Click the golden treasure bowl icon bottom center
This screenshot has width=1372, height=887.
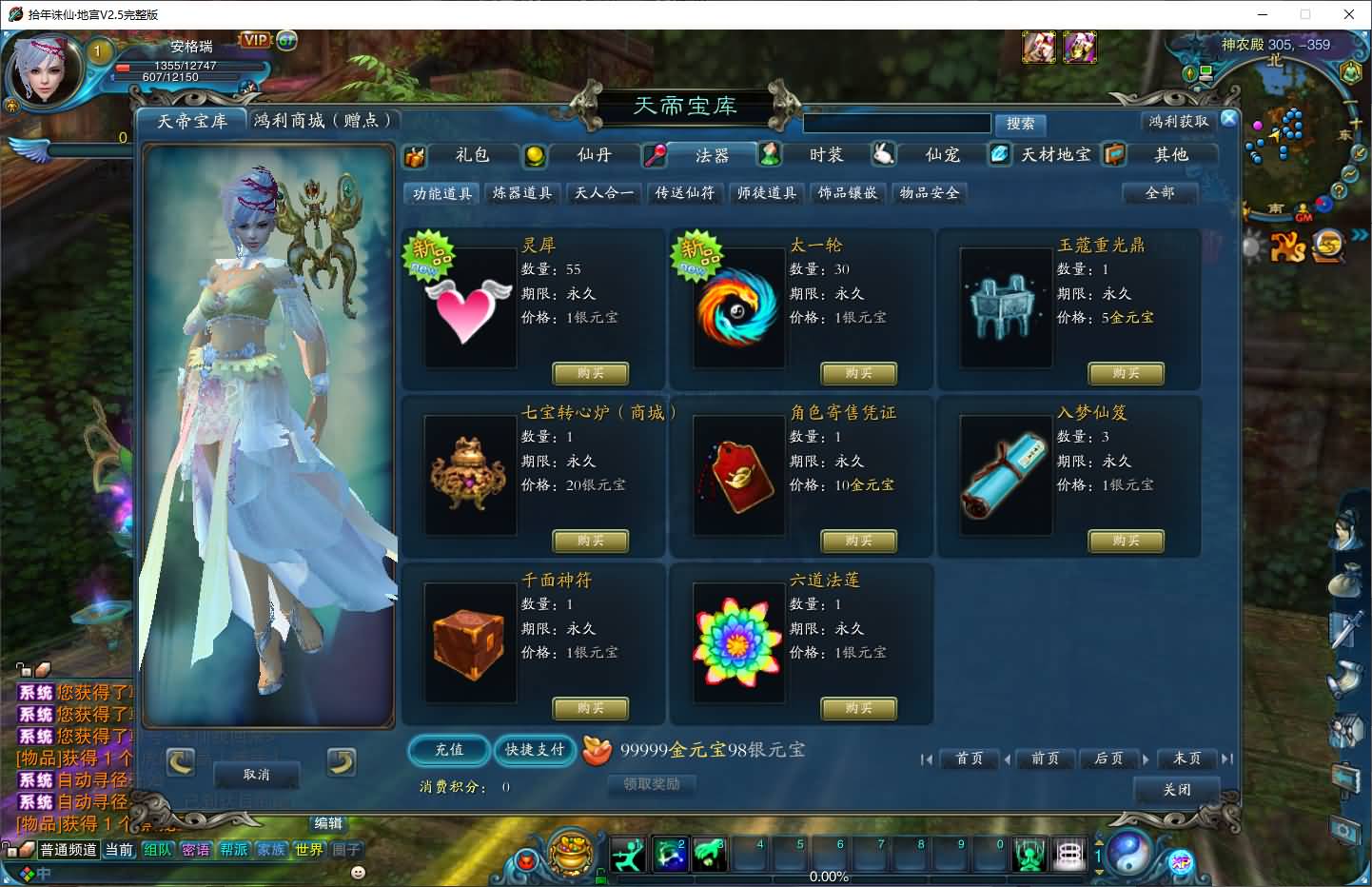(569, 854)
